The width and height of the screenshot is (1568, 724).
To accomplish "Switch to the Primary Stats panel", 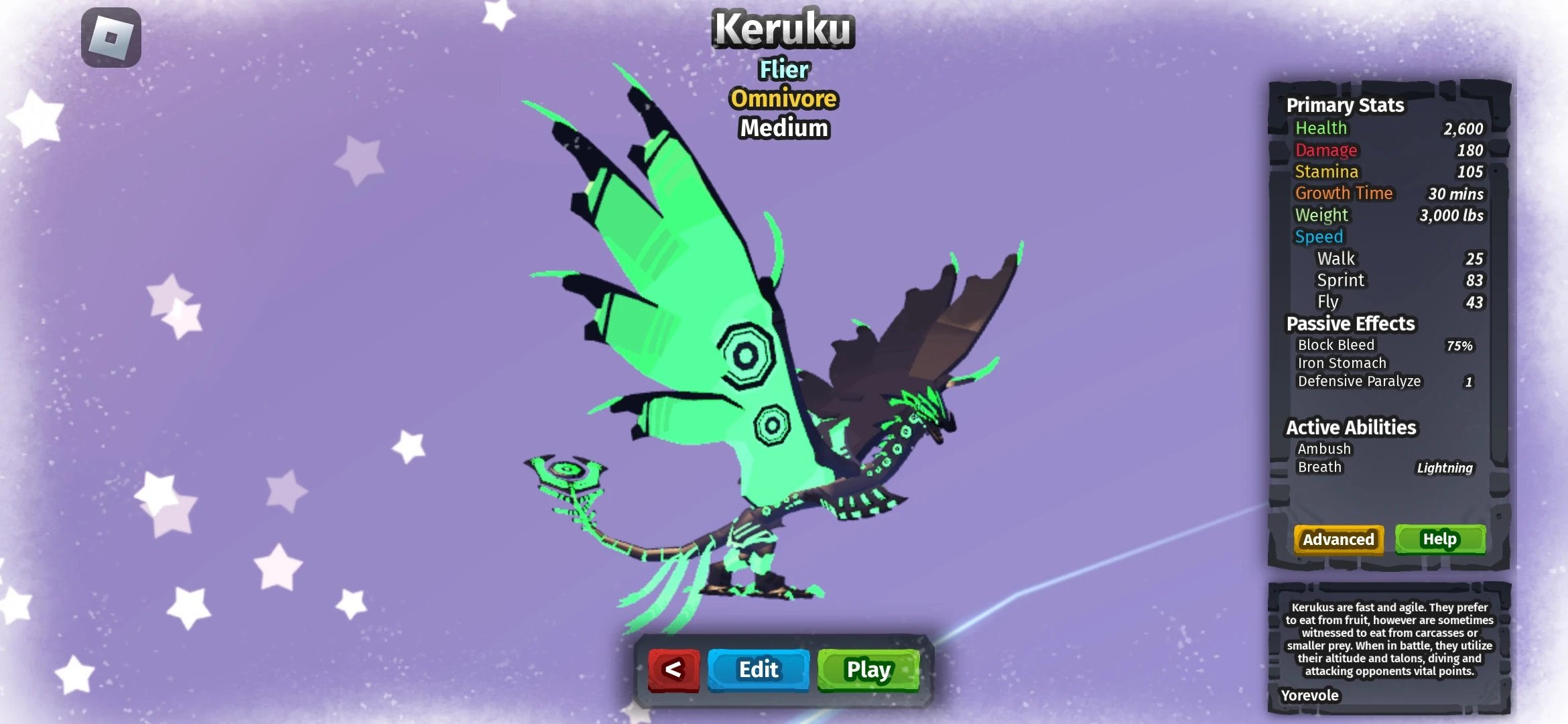I will point(1344,105).
